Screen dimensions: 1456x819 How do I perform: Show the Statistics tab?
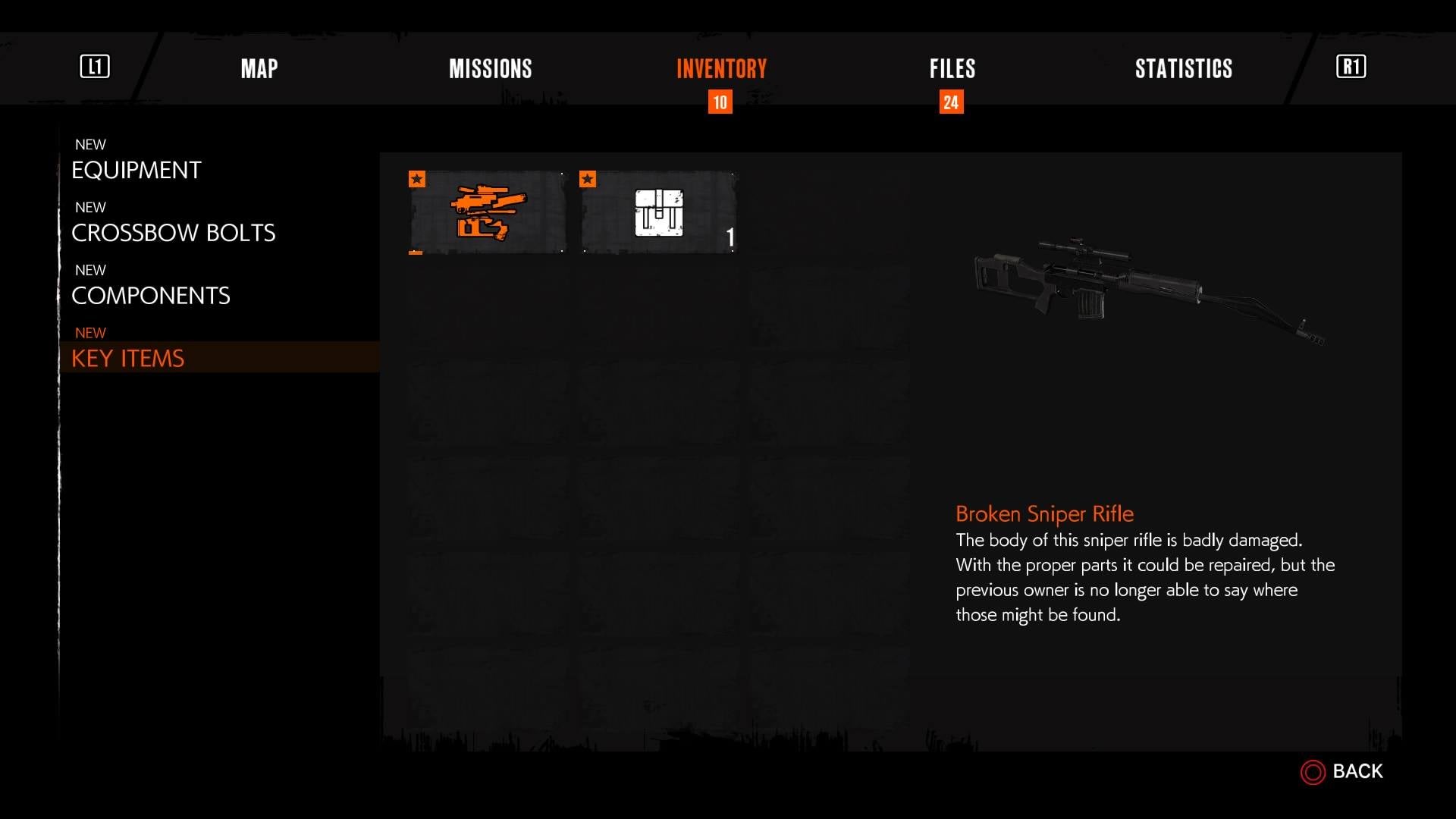pos(1183,69)
